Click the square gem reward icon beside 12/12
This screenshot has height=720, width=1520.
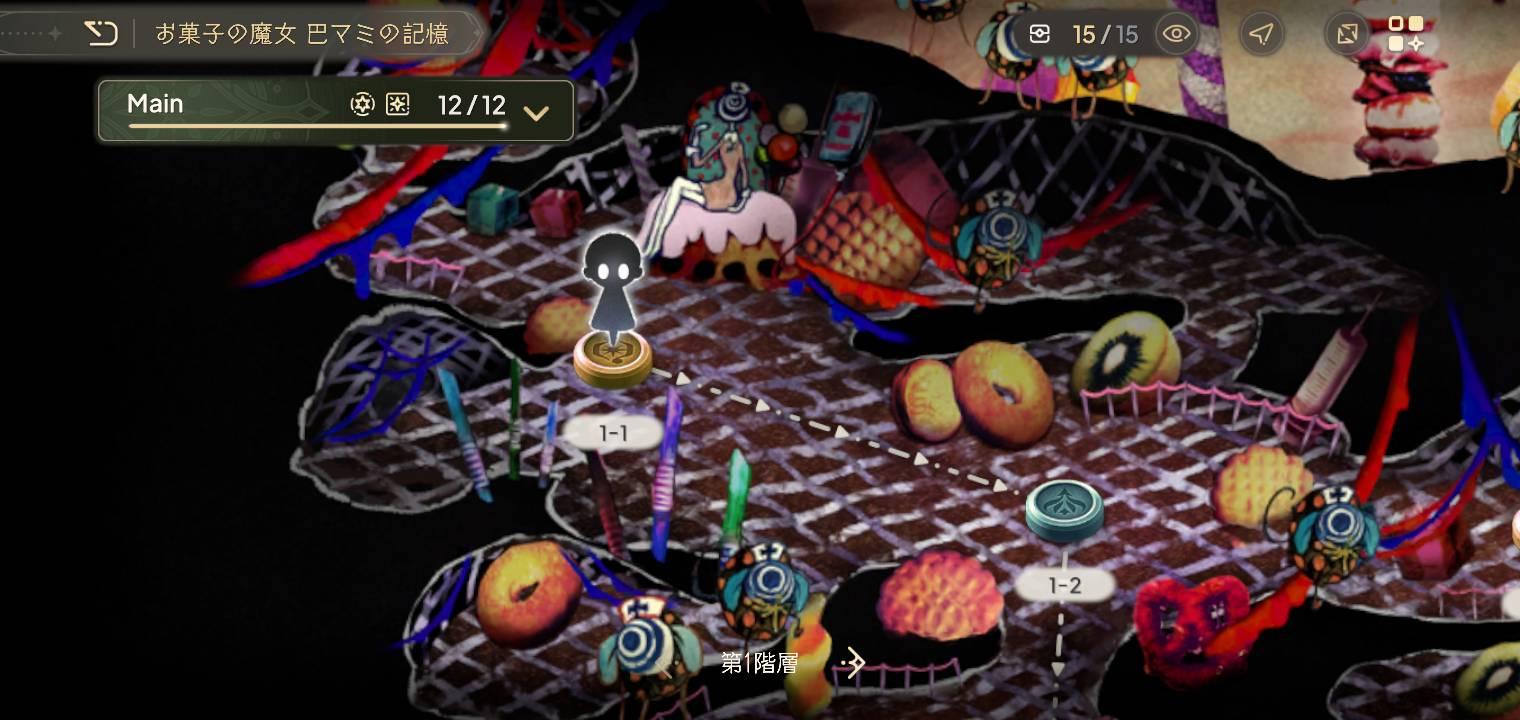(x=397, y=104)
